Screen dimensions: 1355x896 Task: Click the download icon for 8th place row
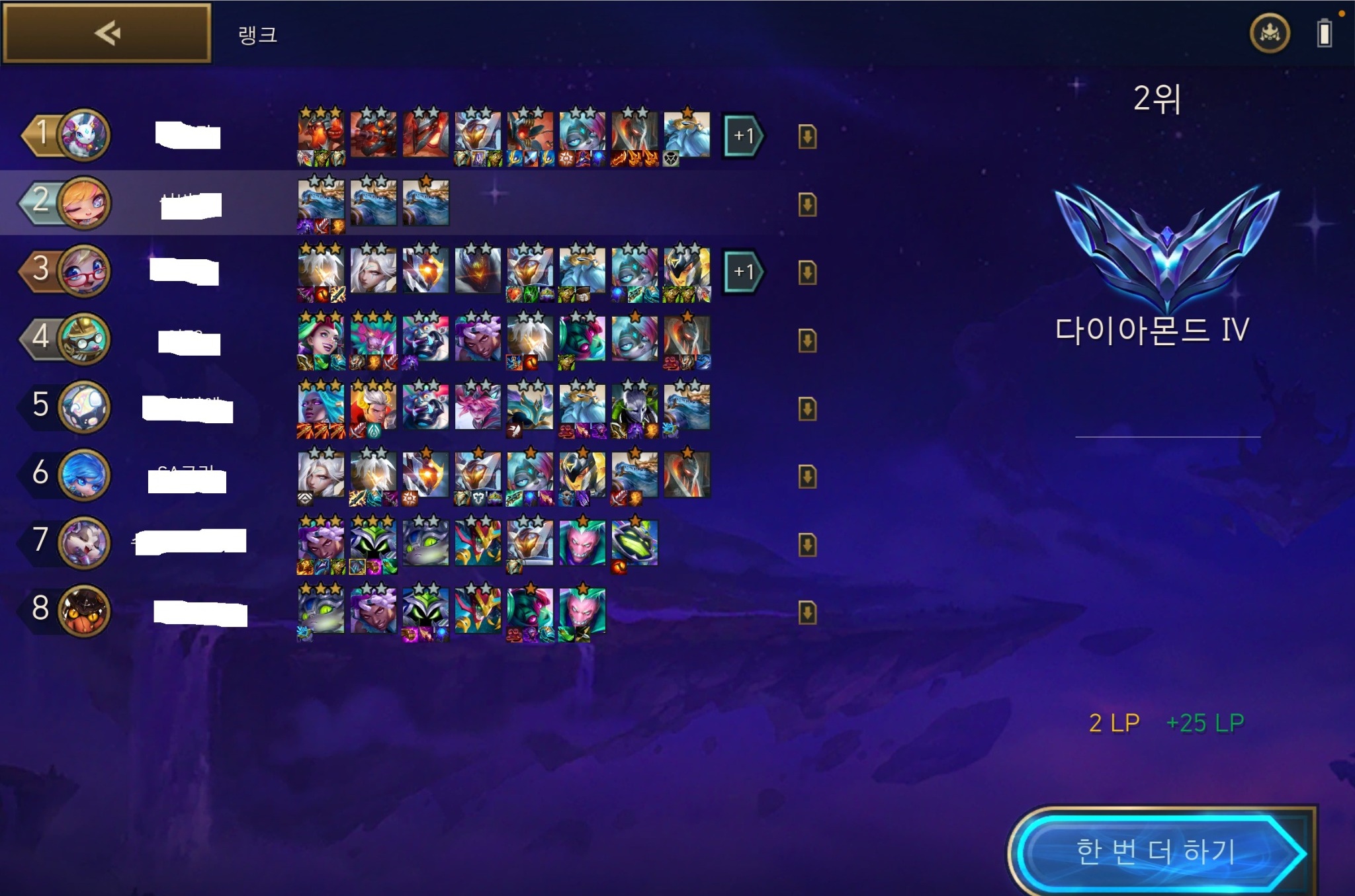[x=807, y=612]
